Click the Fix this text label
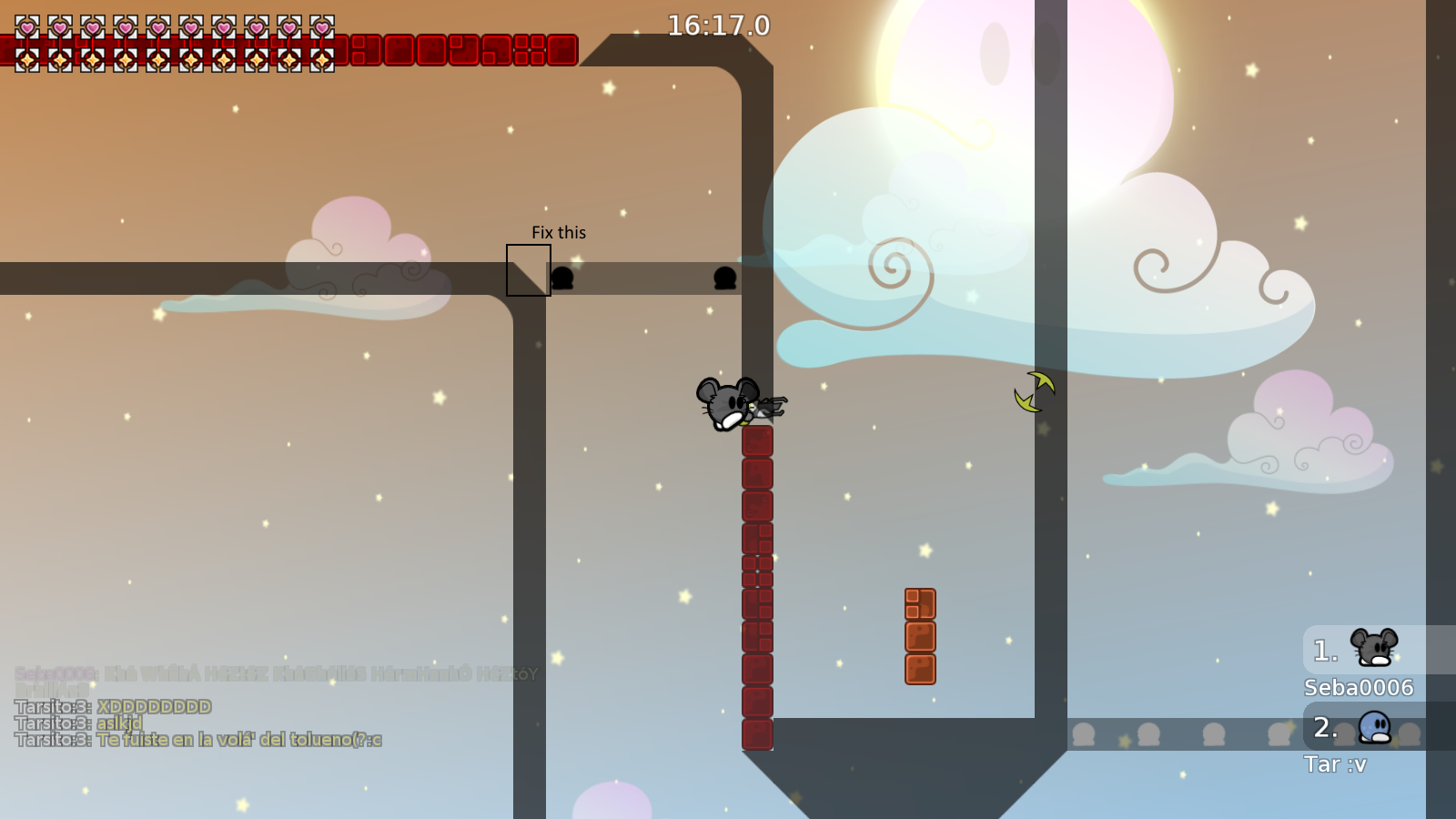 [559, 232]
